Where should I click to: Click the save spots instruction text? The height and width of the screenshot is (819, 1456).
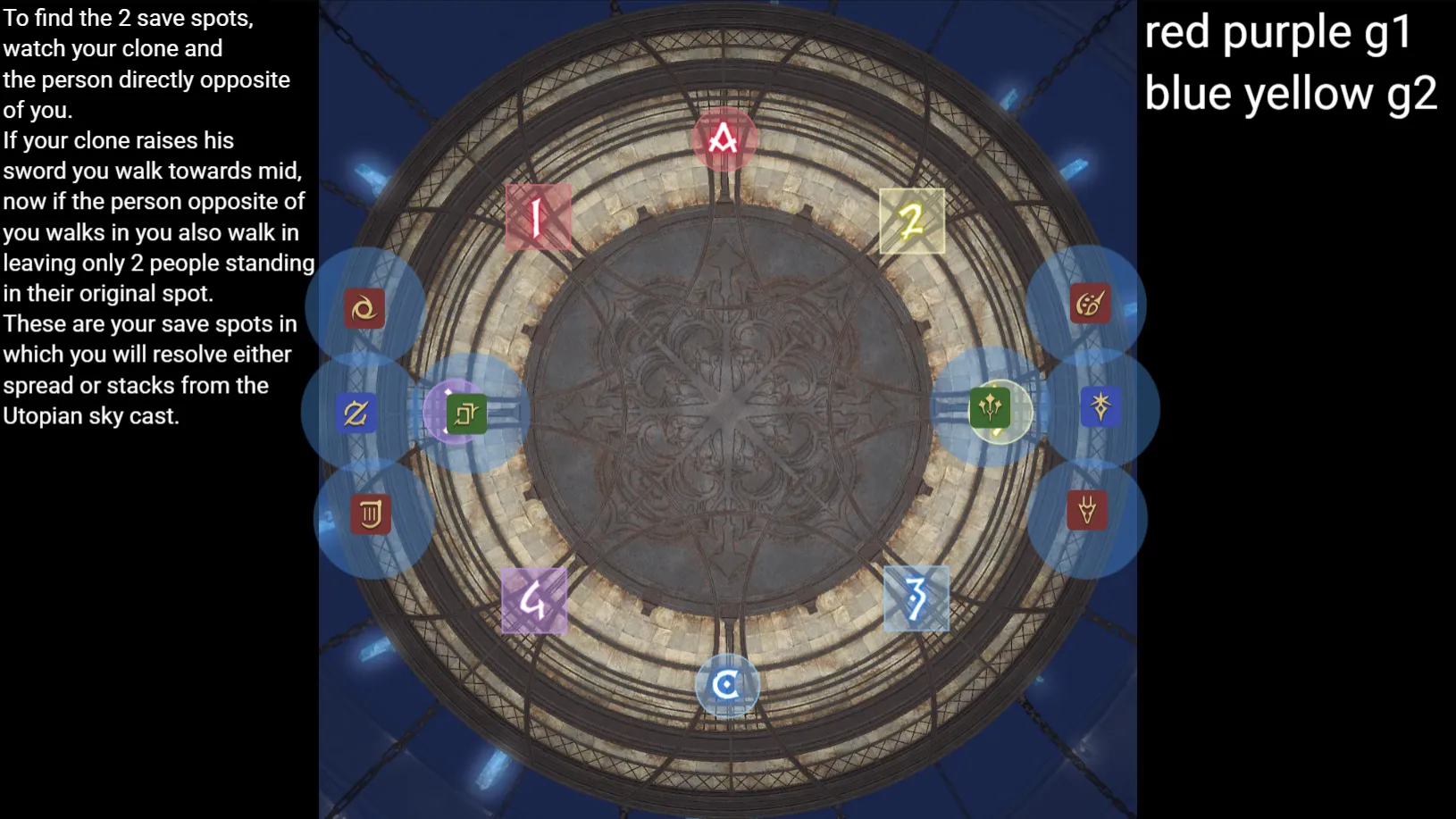[156, 214]
